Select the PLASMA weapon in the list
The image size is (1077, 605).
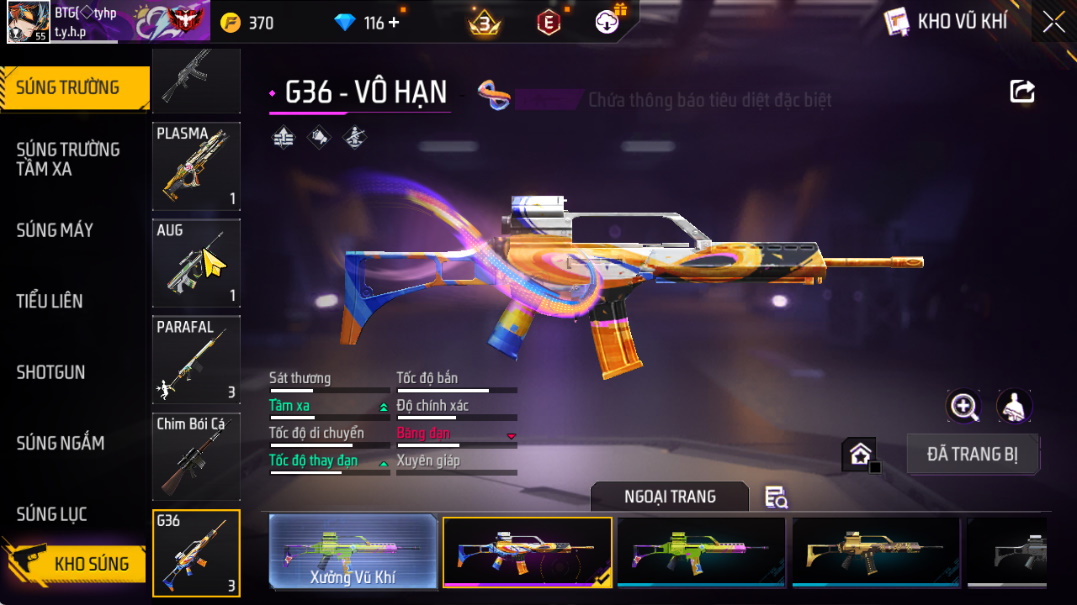[196, 166]
